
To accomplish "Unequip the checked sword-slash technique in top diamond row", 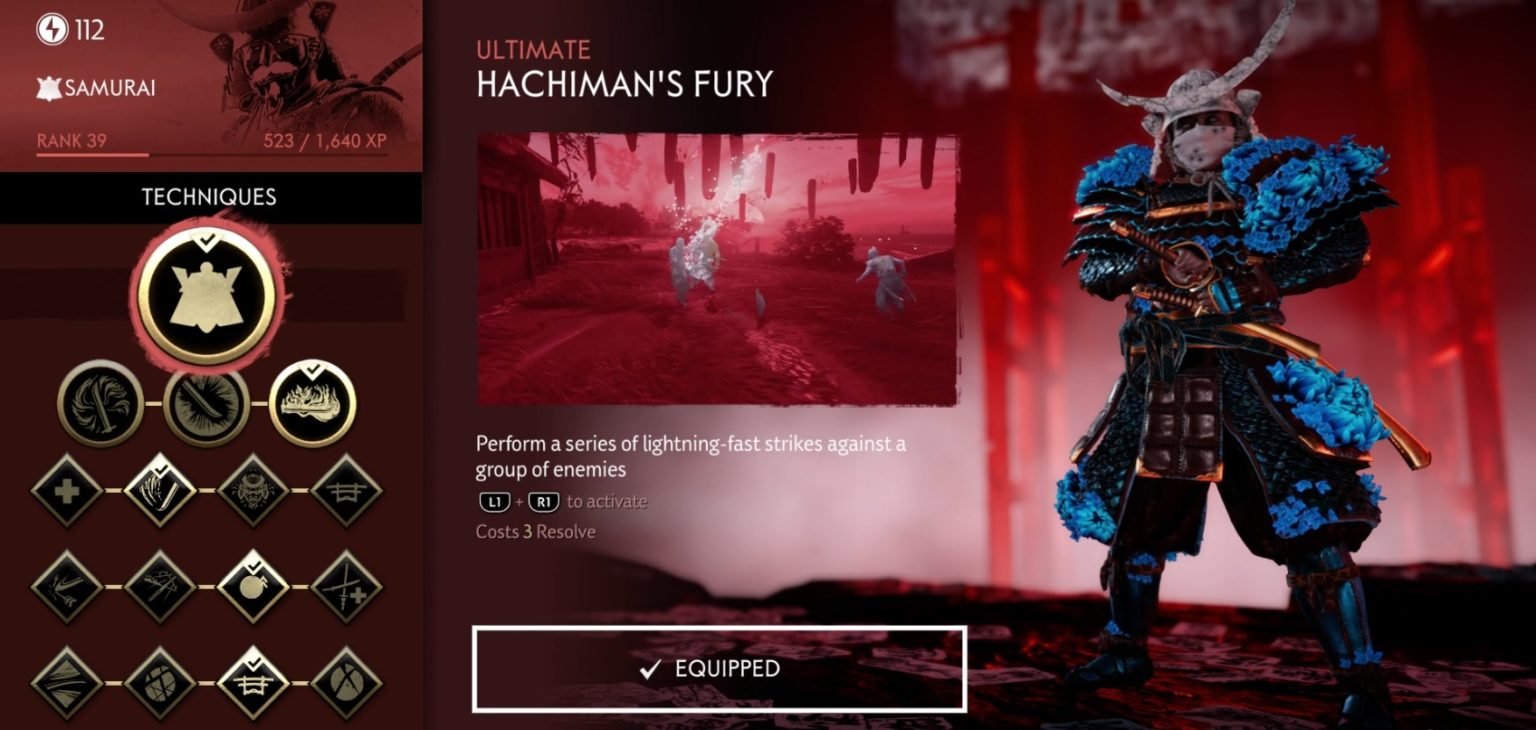I will 160,490.
